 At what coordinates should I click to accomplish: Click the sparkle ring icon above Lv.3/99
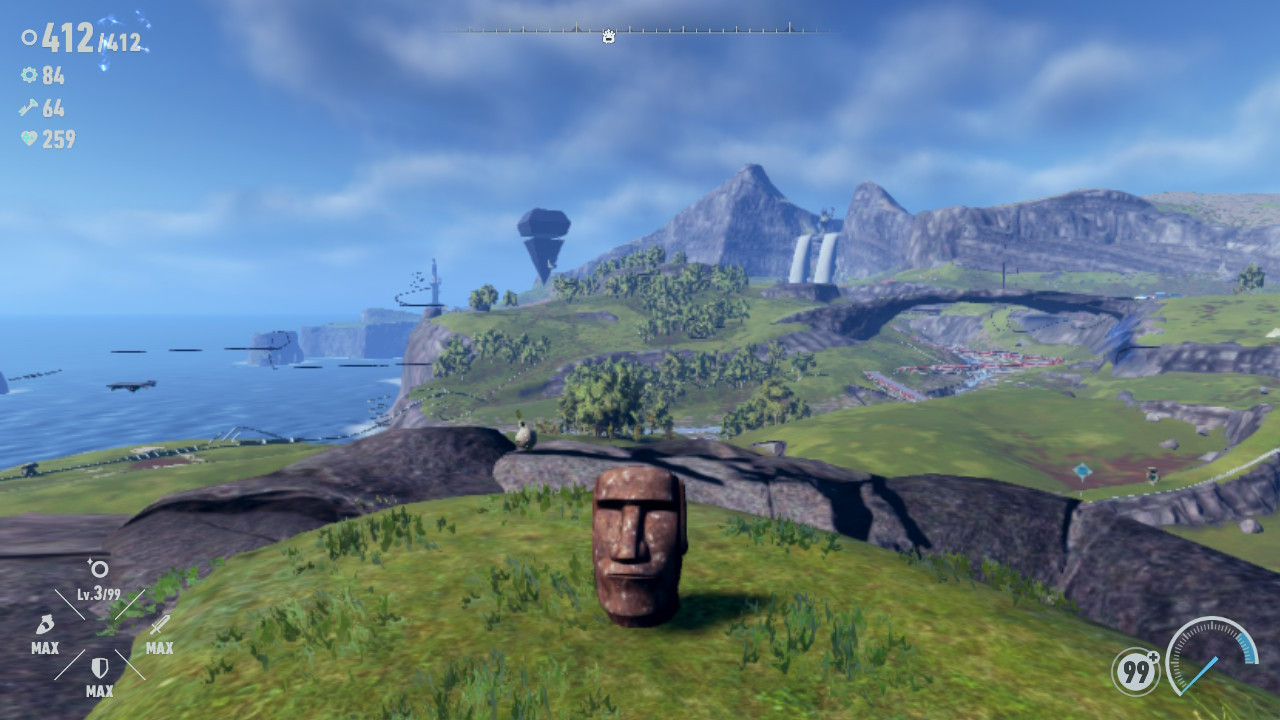97,569
